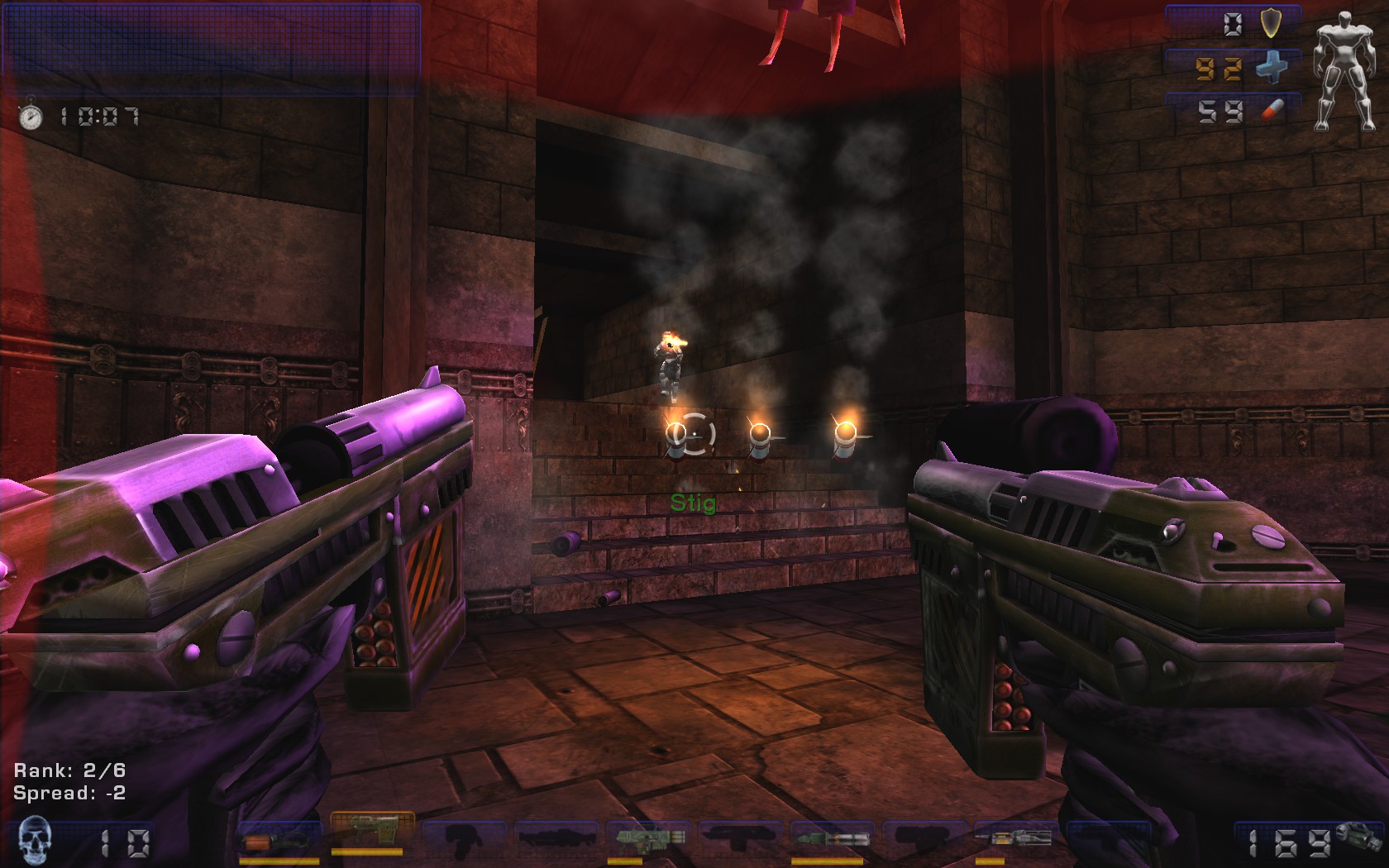
Task: Click the skull frag icon
Action: 34,840
